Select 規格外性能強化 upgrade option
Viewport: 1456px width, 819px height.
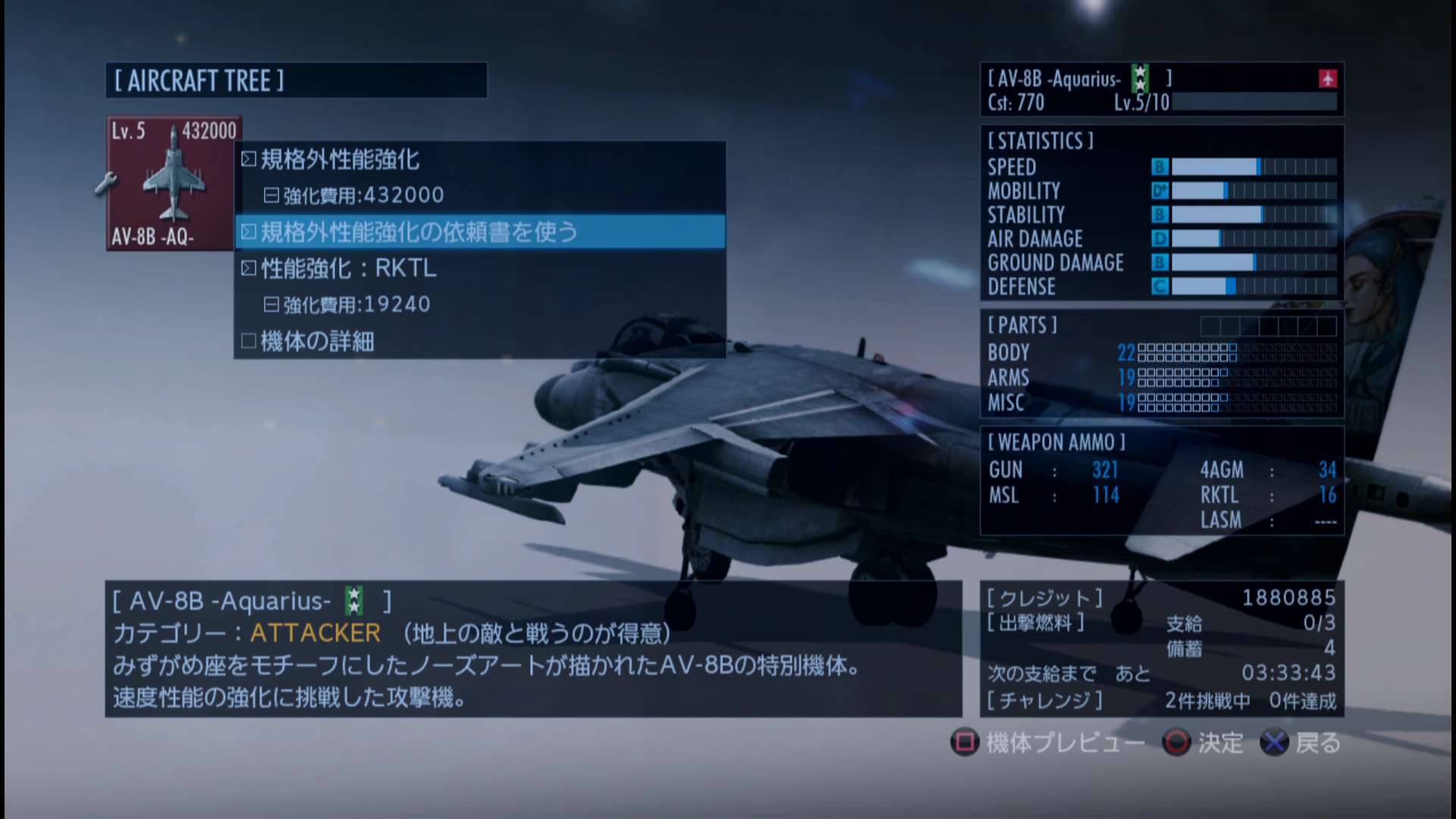(x=340, y=159)
